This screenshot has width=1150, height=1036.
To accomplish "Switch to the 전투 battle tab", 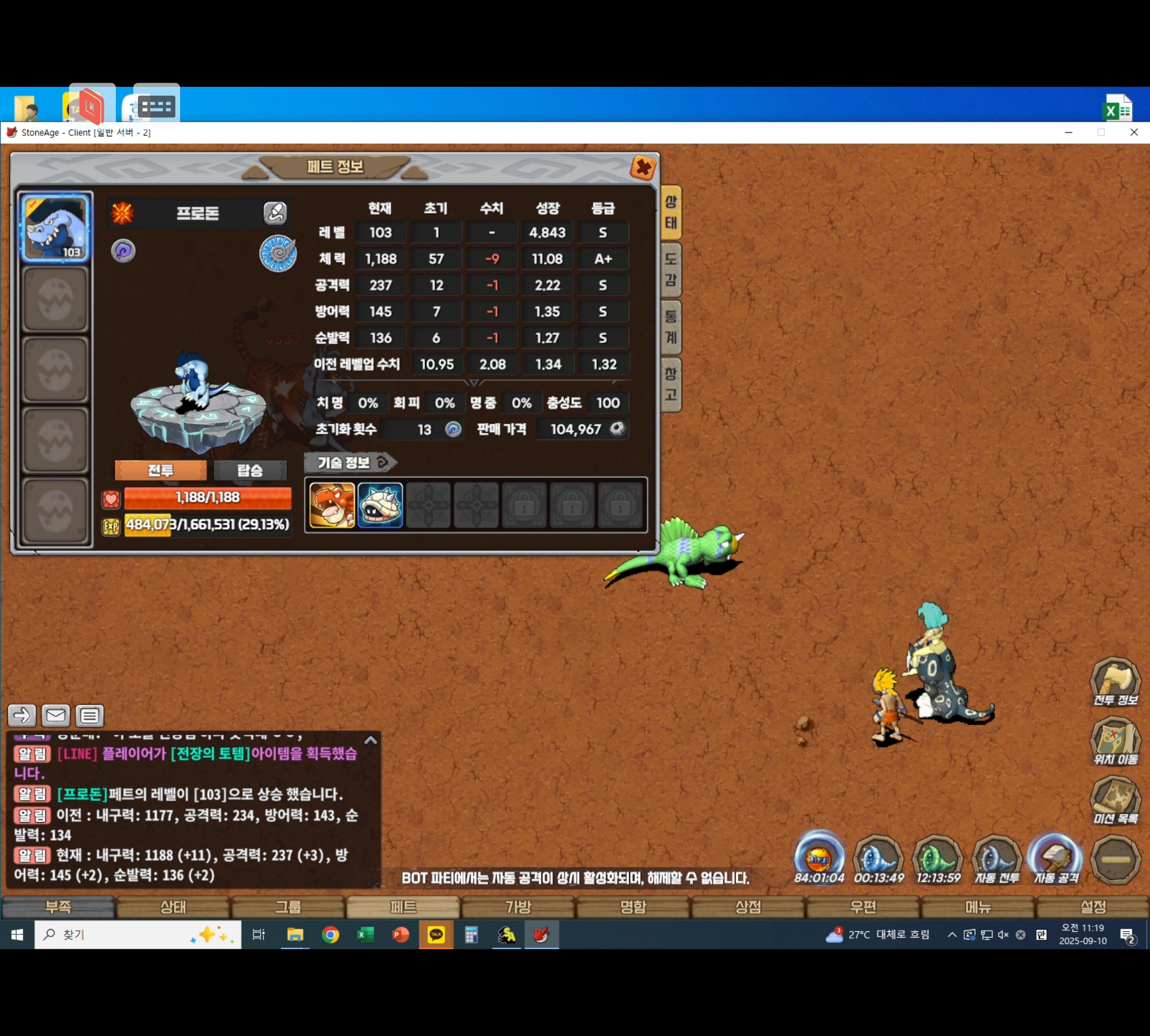I will tap(161, 470).
